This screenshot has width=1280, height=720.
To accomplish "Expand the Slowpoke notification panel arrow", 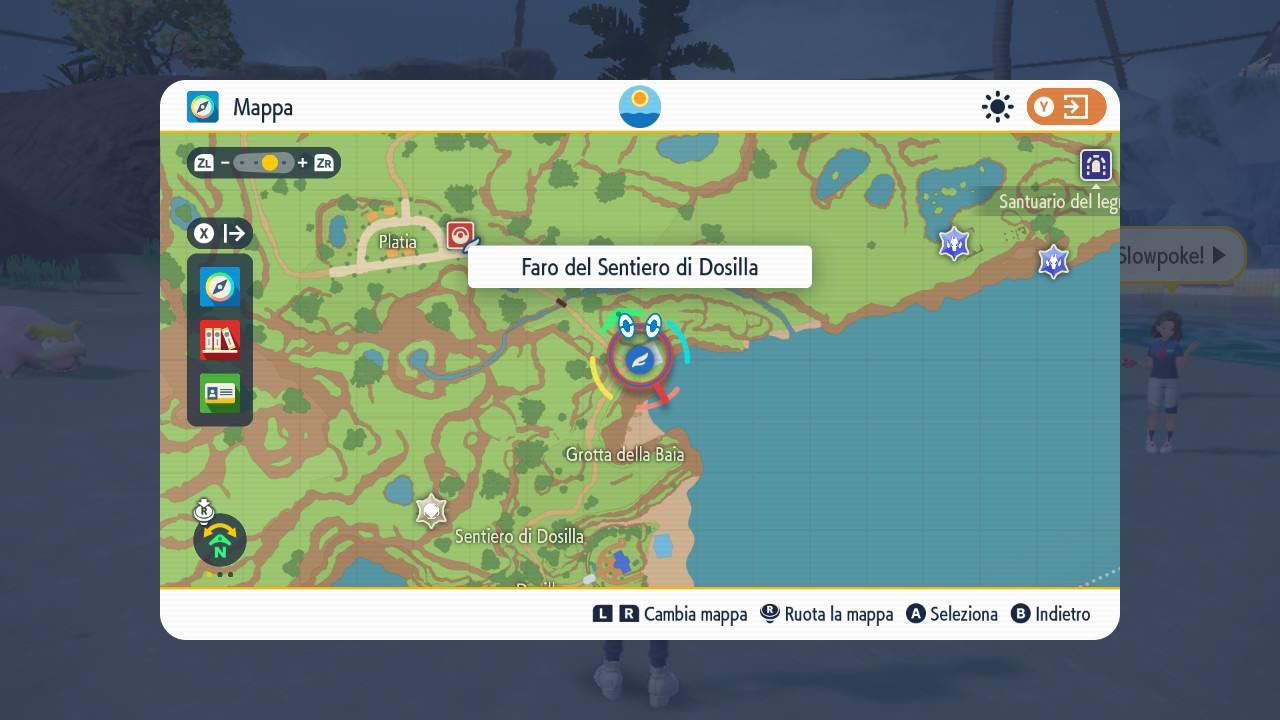I will click(x=1218, y=255).
